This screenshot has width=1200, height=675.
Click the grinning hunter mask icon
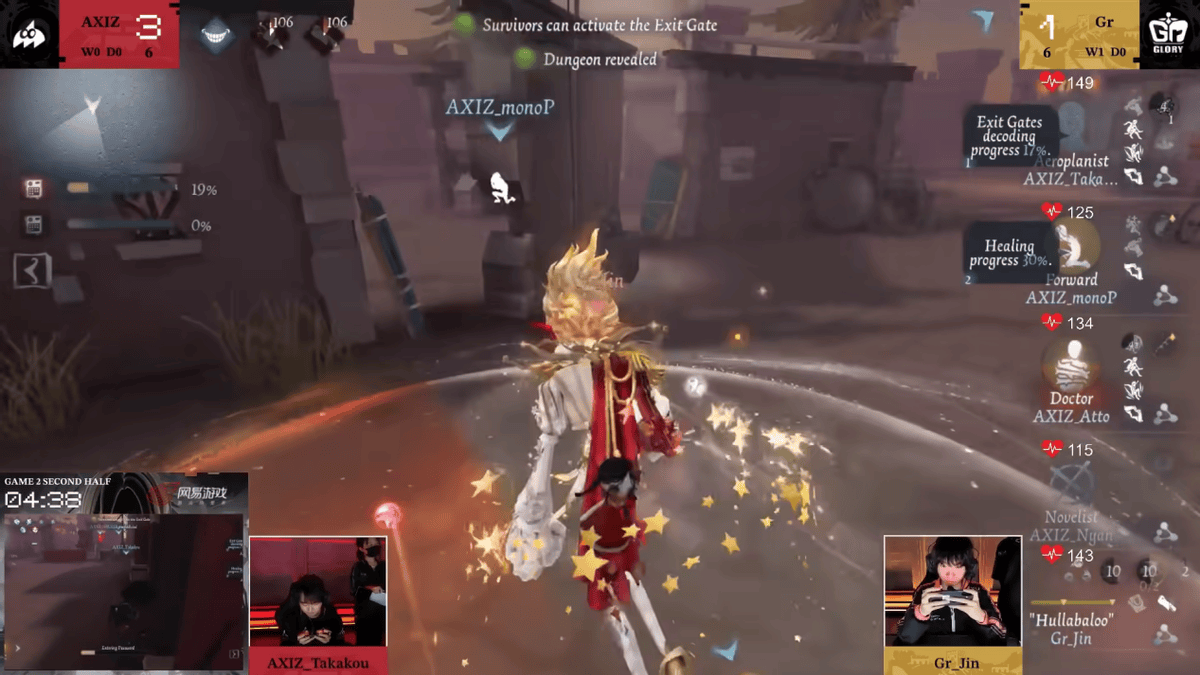[216, 35]
